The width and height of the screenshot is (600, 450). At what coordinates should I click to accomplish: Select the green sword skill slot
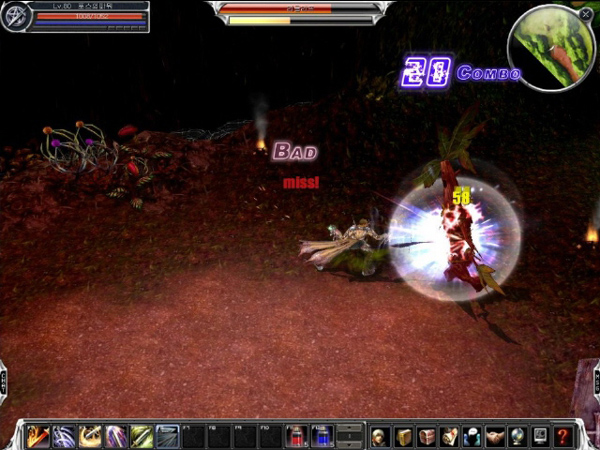142,436
